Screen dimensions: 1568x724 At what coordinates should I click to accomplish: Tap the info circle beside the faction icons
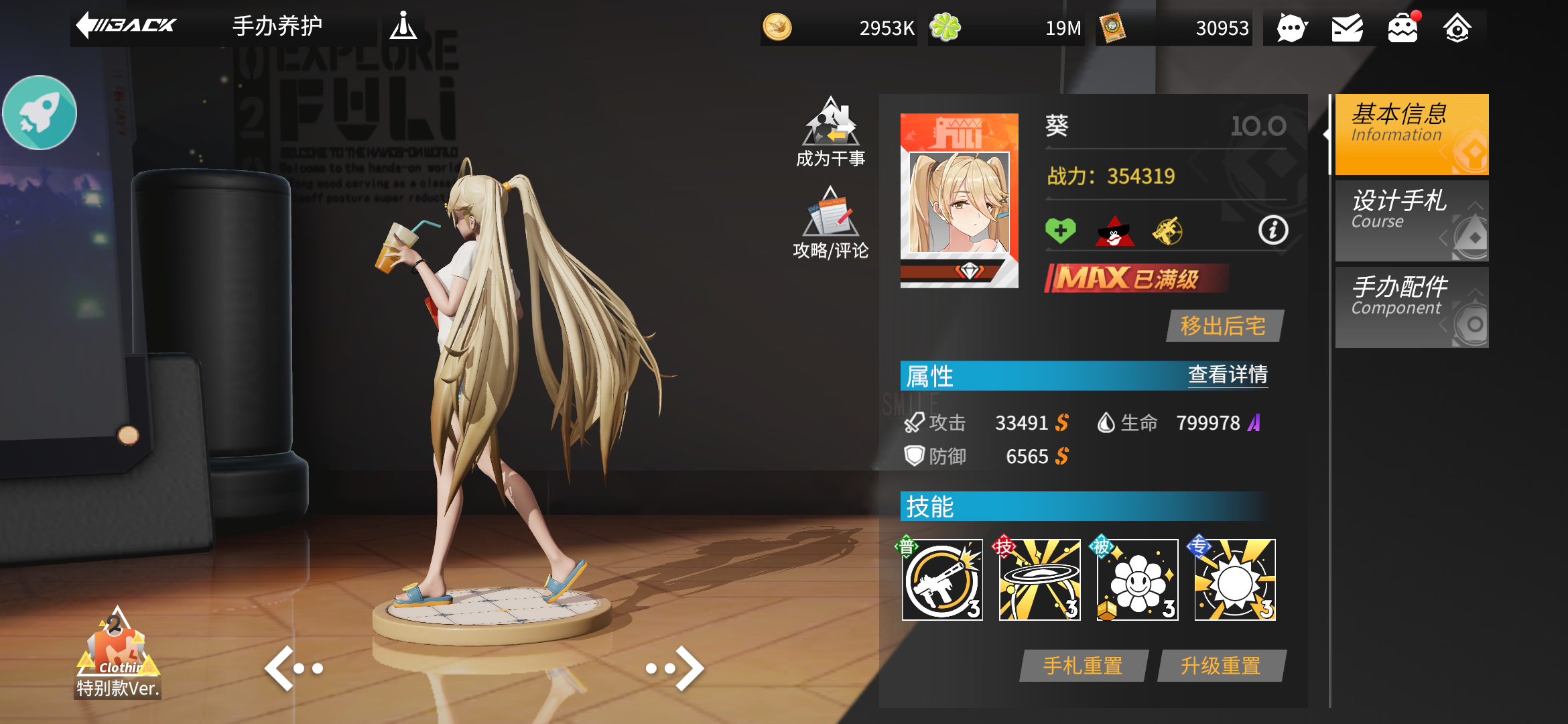click(1272, 231)
